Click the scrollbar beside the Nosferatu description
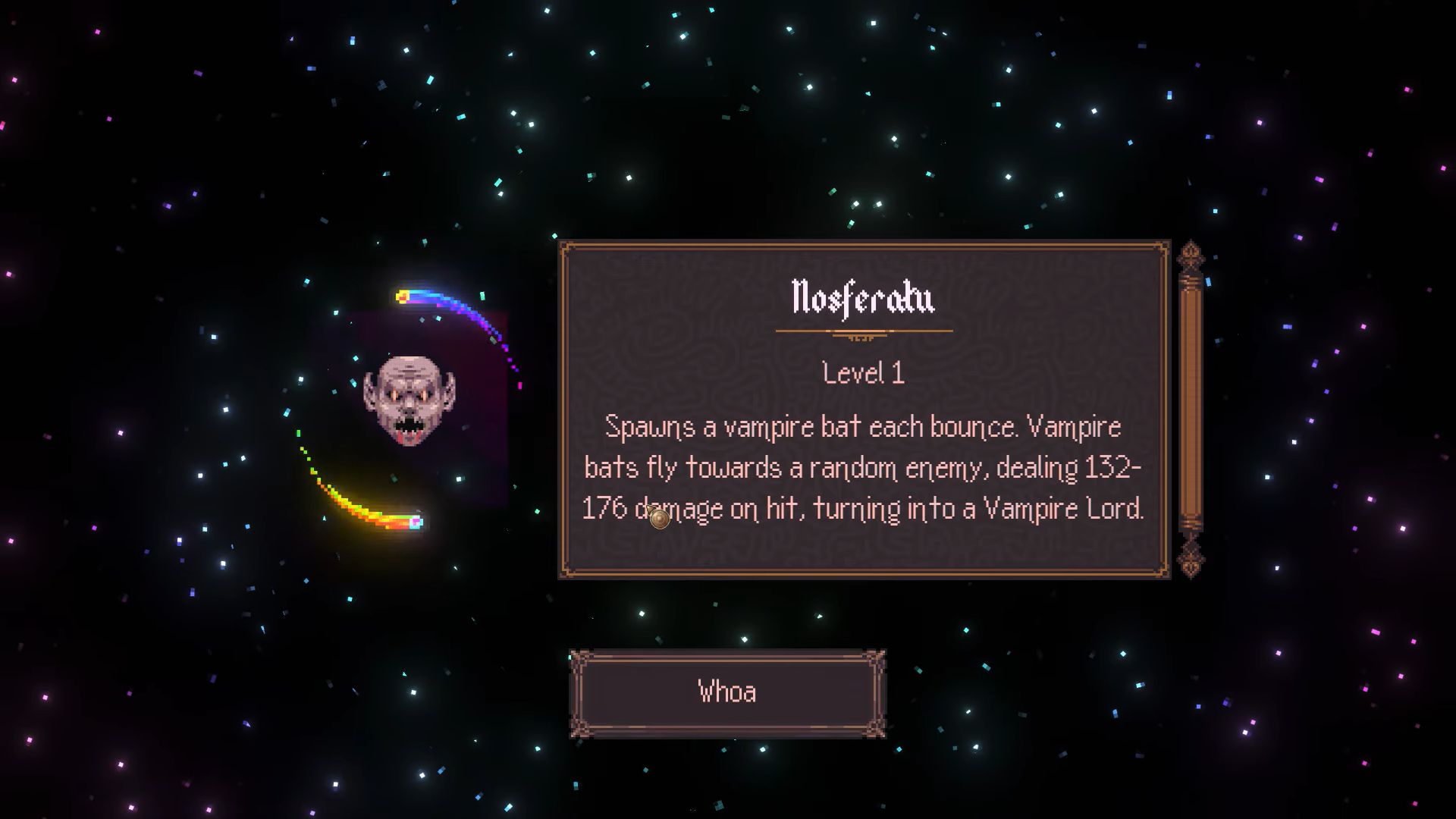This screenshot has width=1456, height=819. 1190,409
